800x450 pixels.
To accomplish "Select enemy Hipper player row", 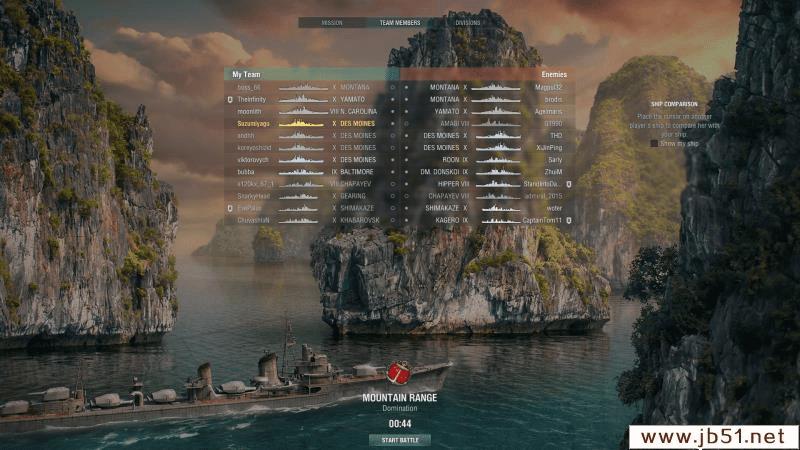I will point(490,184).
